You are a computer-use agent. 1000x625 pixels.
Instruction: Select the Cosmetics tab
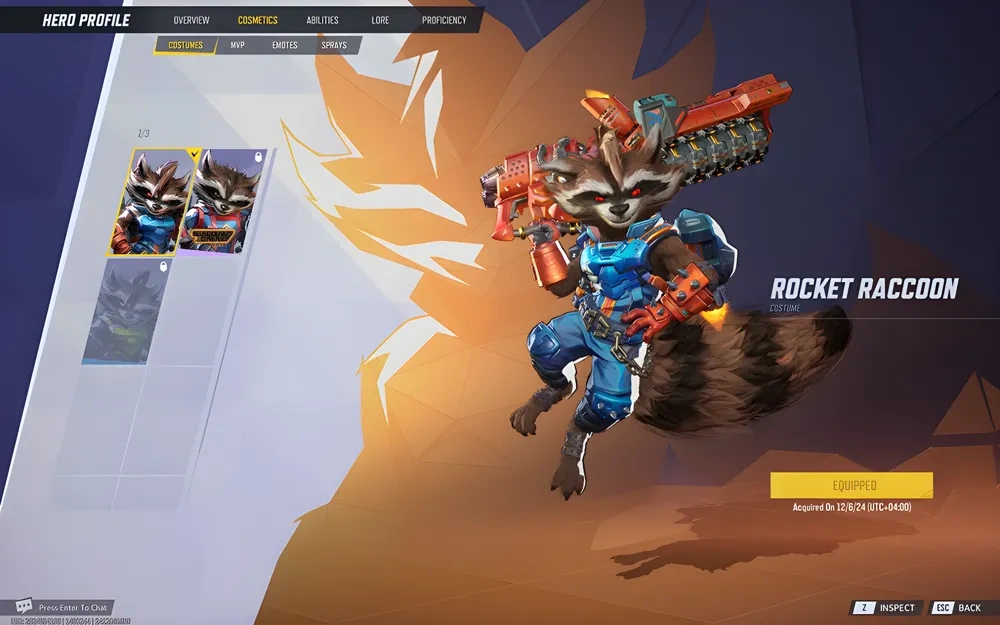258,20
